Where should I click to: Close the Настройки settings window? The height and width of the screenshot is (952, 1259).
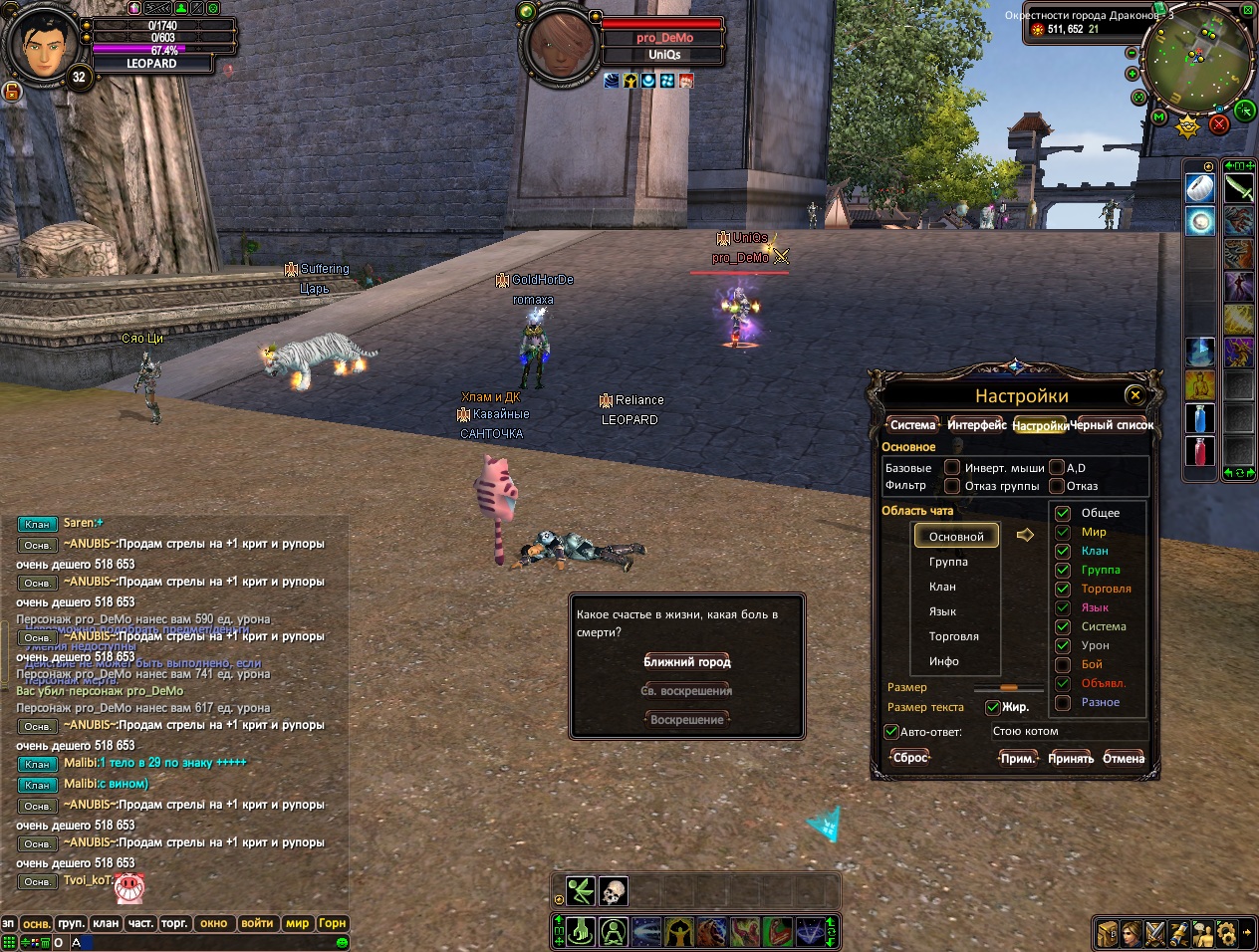tap(1133, 395)
